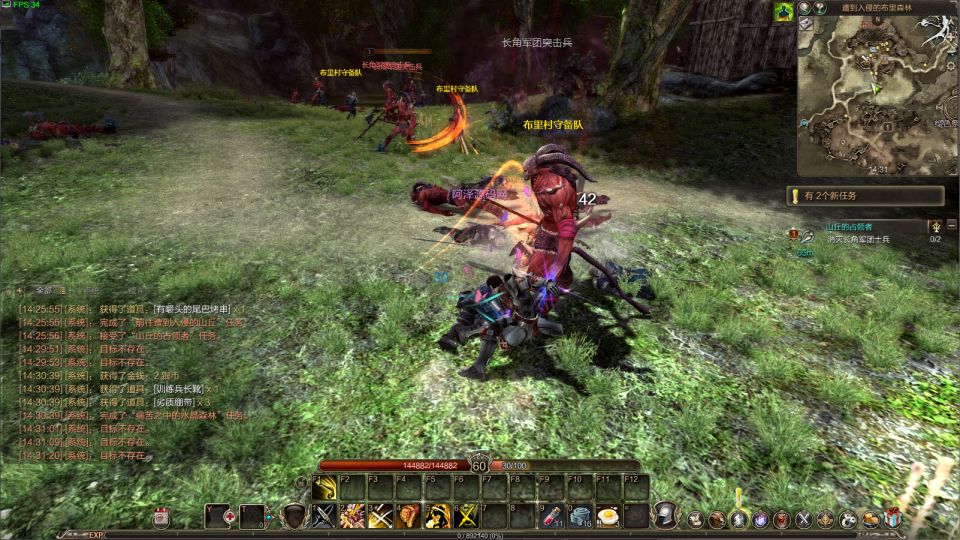Click the green figure status icon
960x540 pixels.
783,11
